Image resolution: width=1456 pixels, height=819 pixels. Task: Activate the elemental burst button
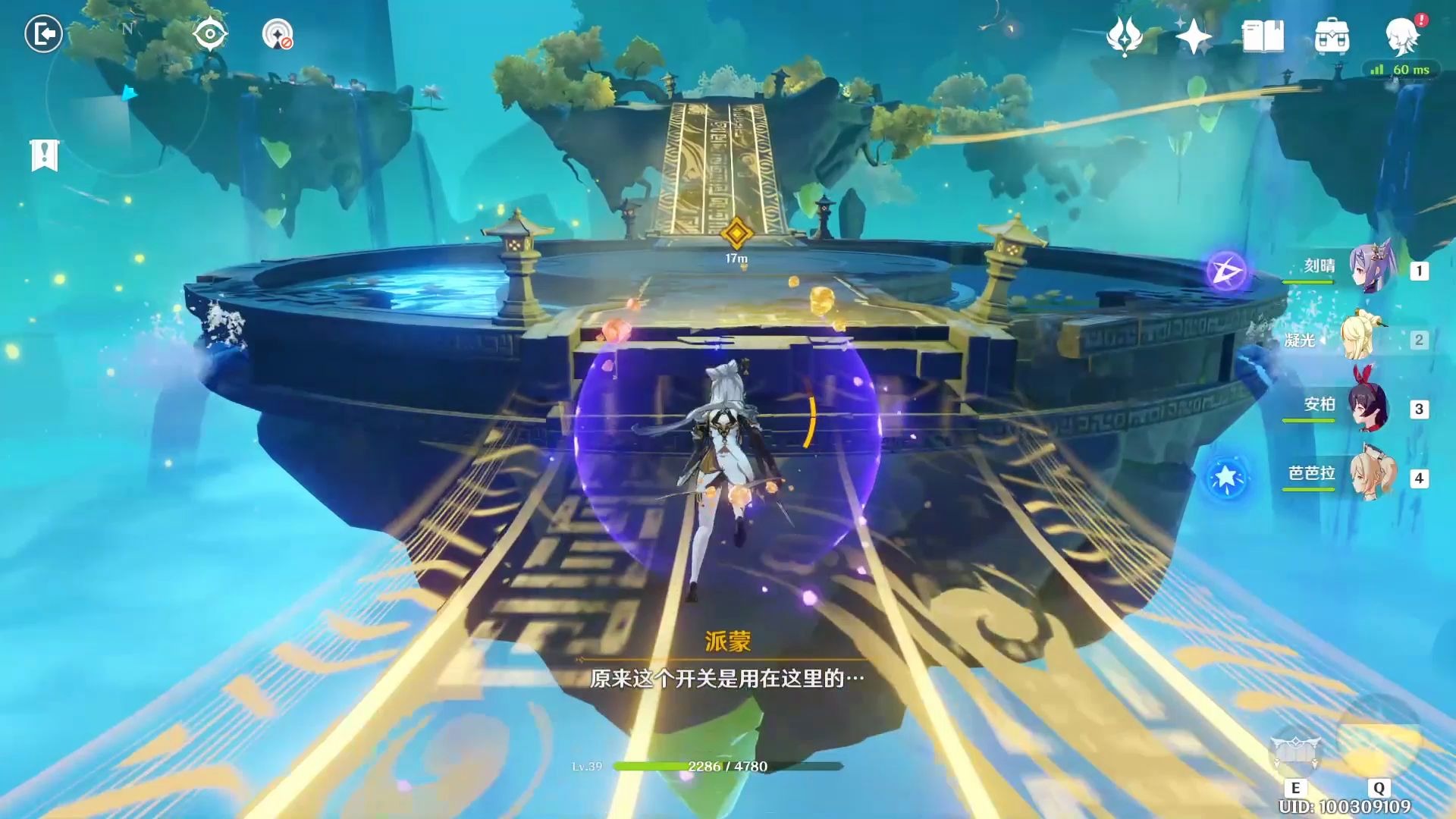(x=1378, y=739)
